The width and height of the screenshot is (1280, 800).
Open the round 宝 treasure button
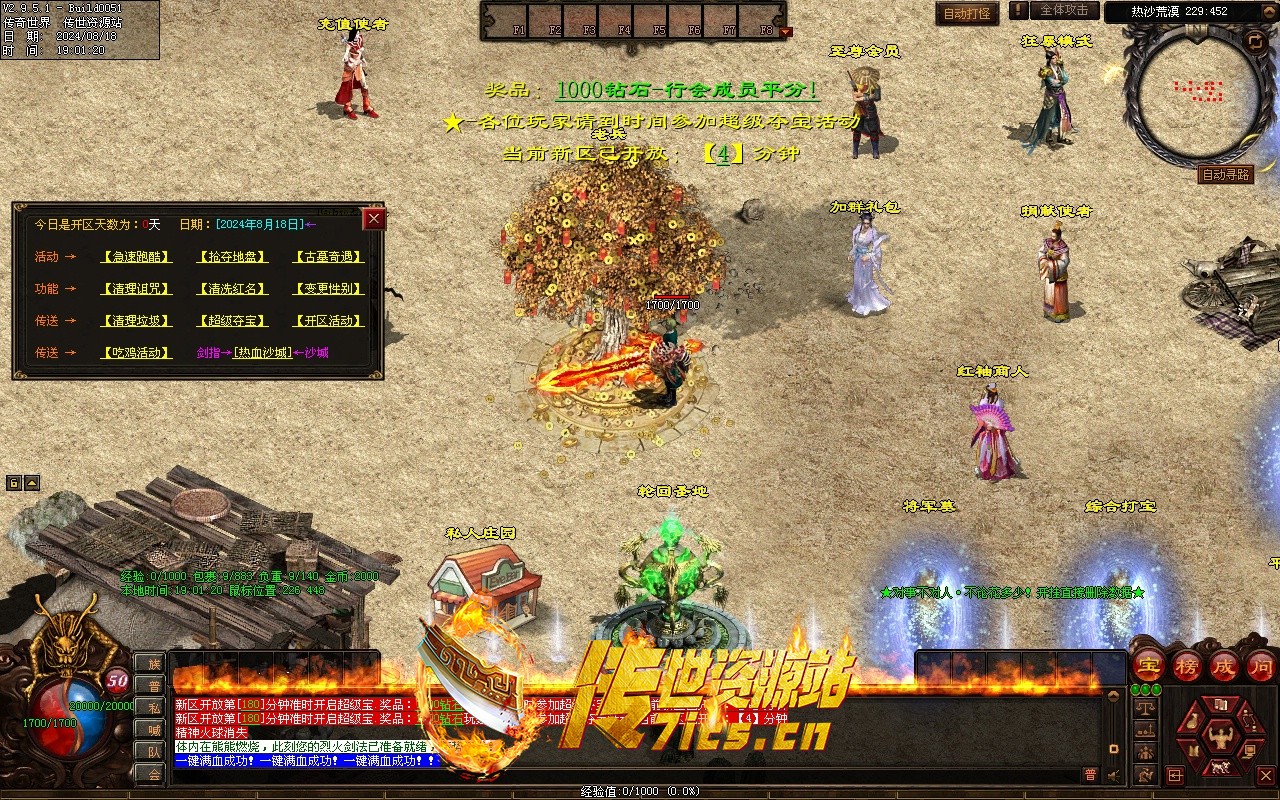point(1149,665)
